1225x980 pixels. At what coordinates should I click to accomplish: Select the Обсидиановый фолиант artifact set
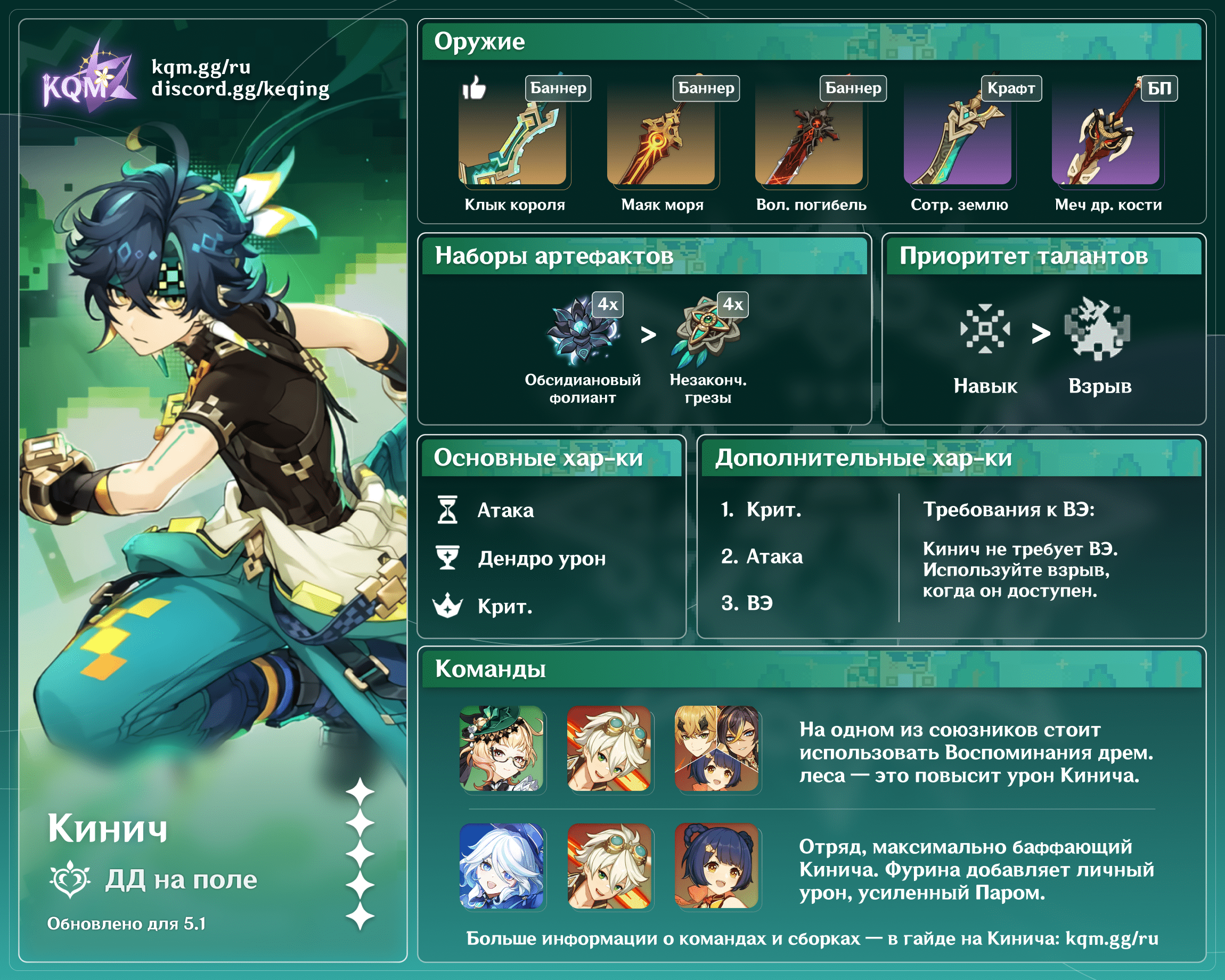tap(582, 332)
